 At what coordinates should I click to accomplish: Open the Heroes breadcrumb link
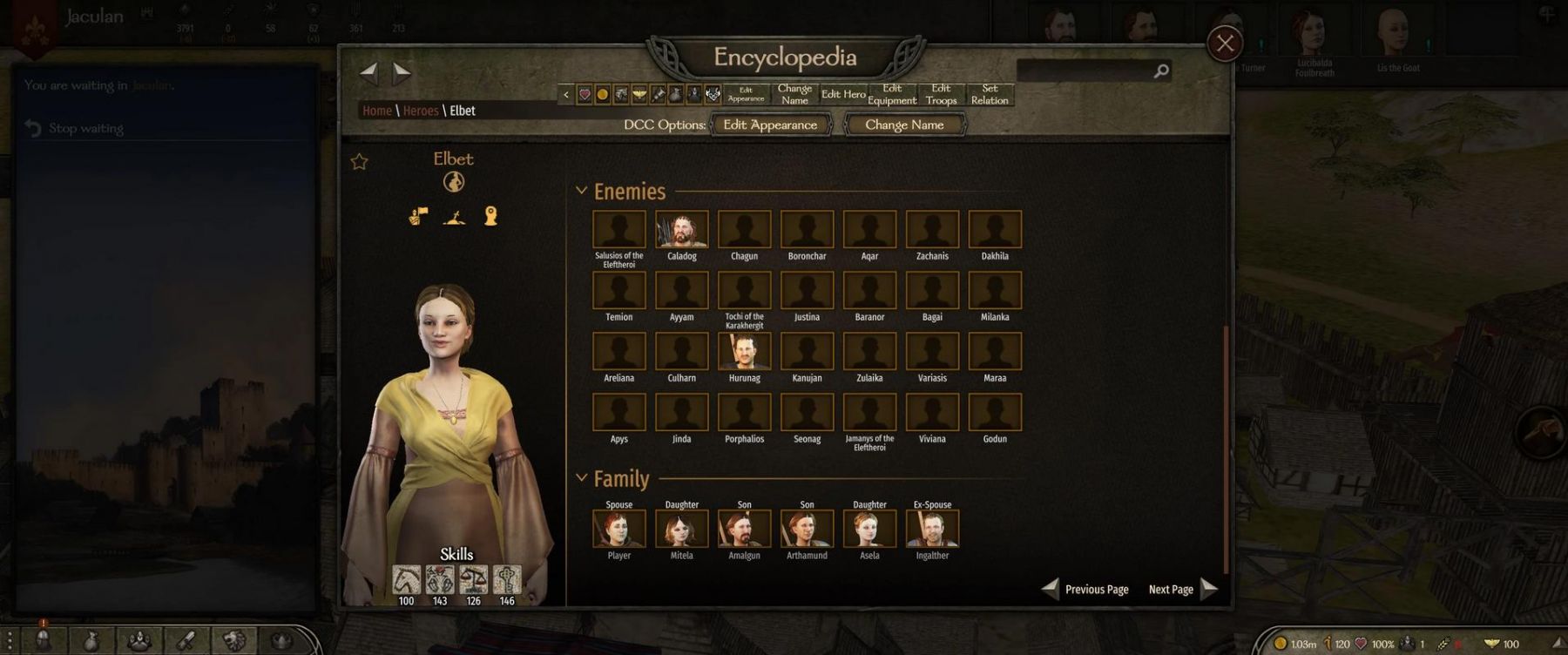tap(421, 111)
